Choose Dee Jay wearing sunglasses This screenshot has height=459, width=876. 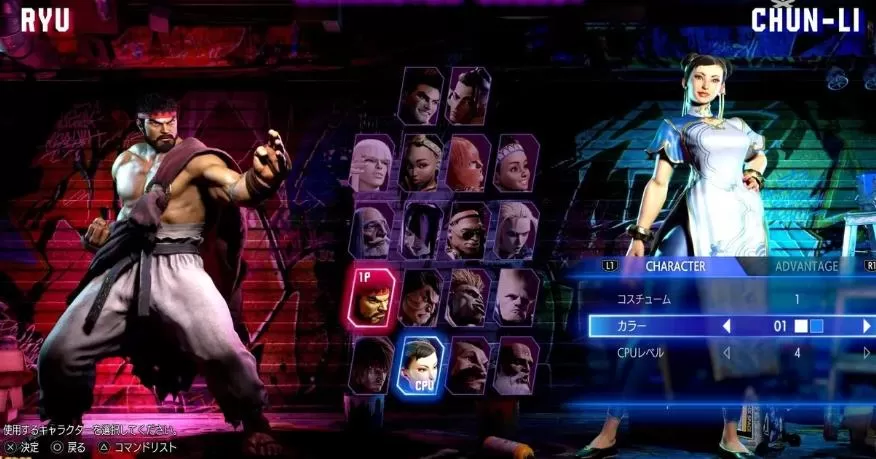point(468,230)
